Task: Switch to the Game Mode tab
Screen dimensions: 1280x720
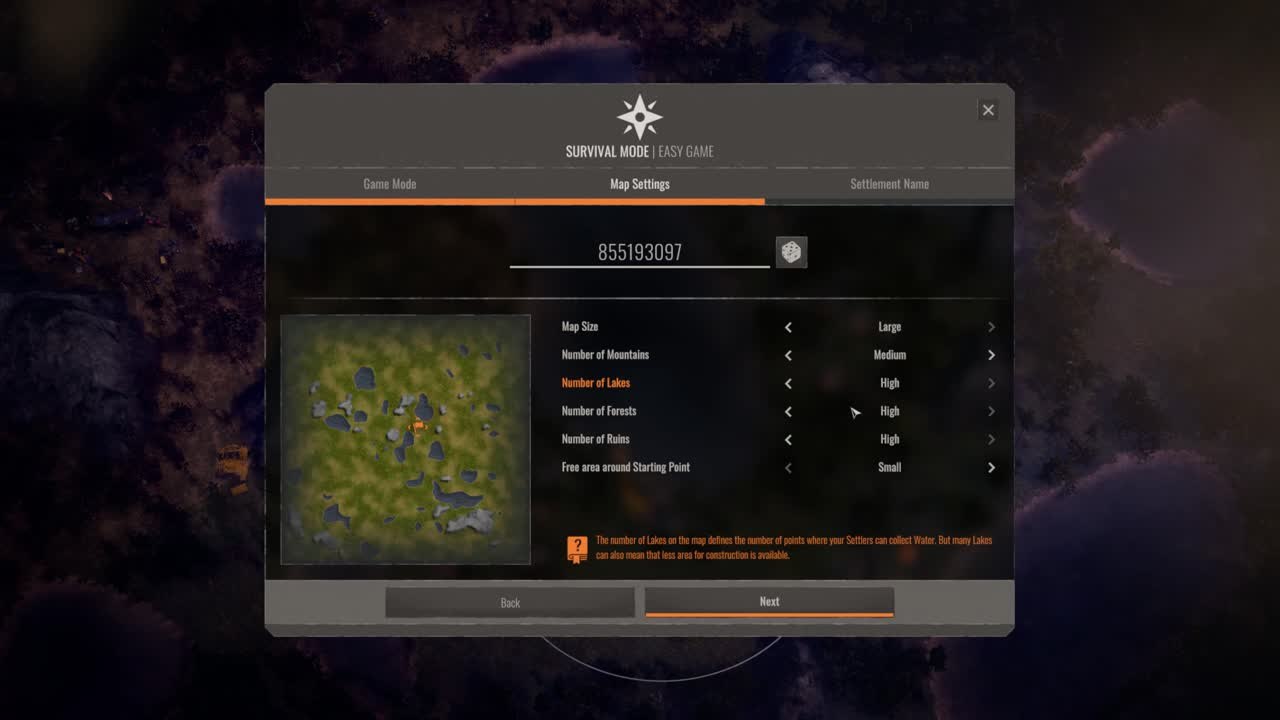Action: pyautogui.click(x=389, y=184)
